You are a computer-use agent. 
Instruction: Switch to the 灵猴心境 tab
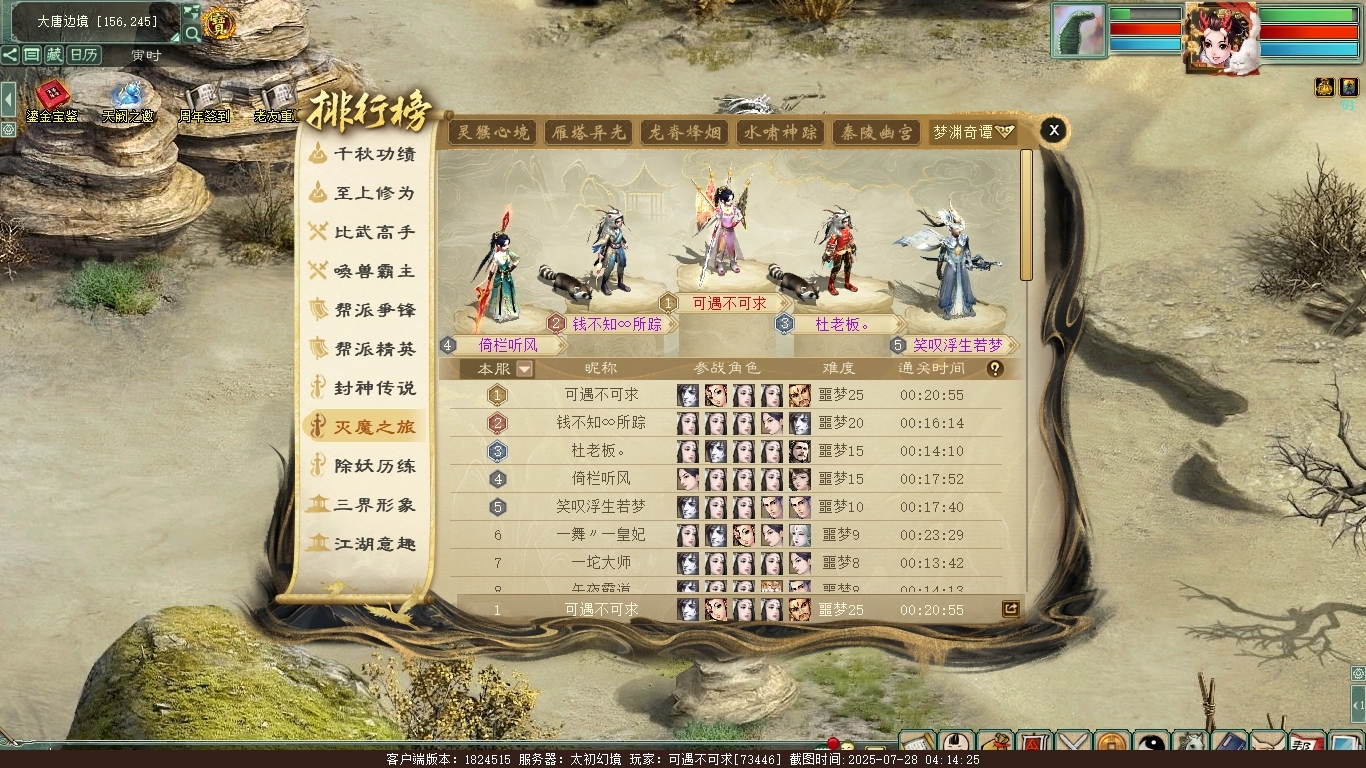tap(492, 132)
